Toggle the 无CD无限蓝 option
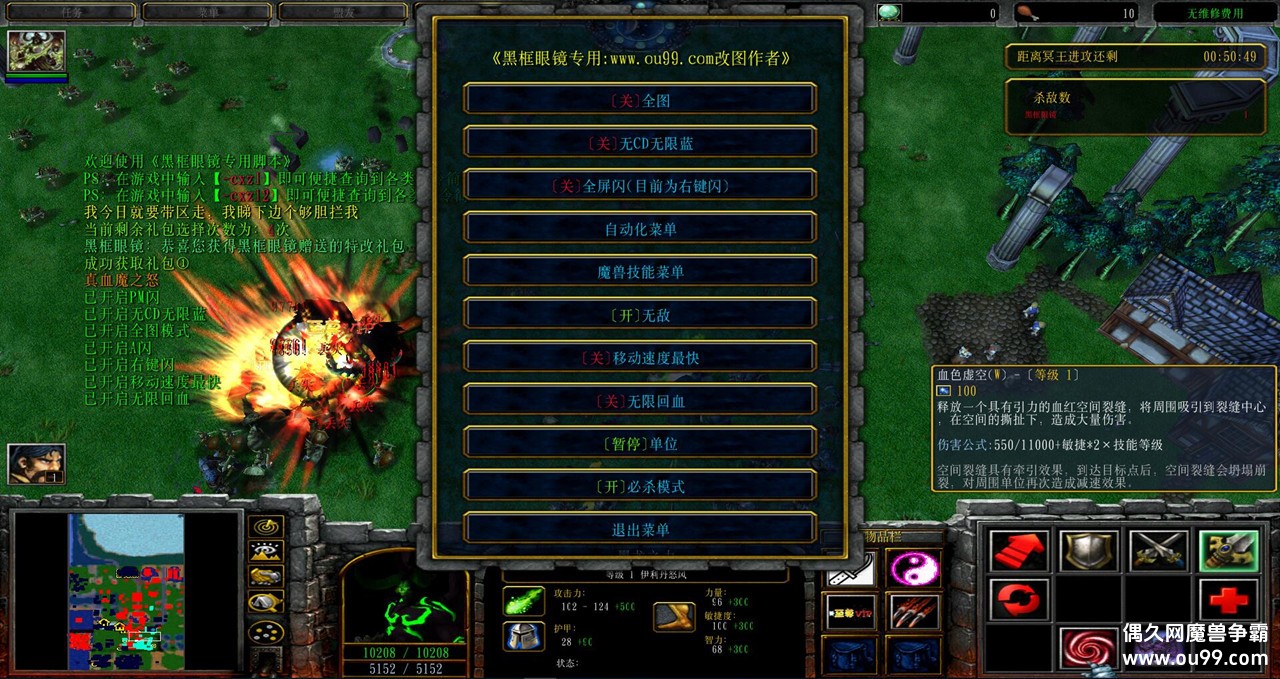The image size is (1280, 679). tap(640, 143)
